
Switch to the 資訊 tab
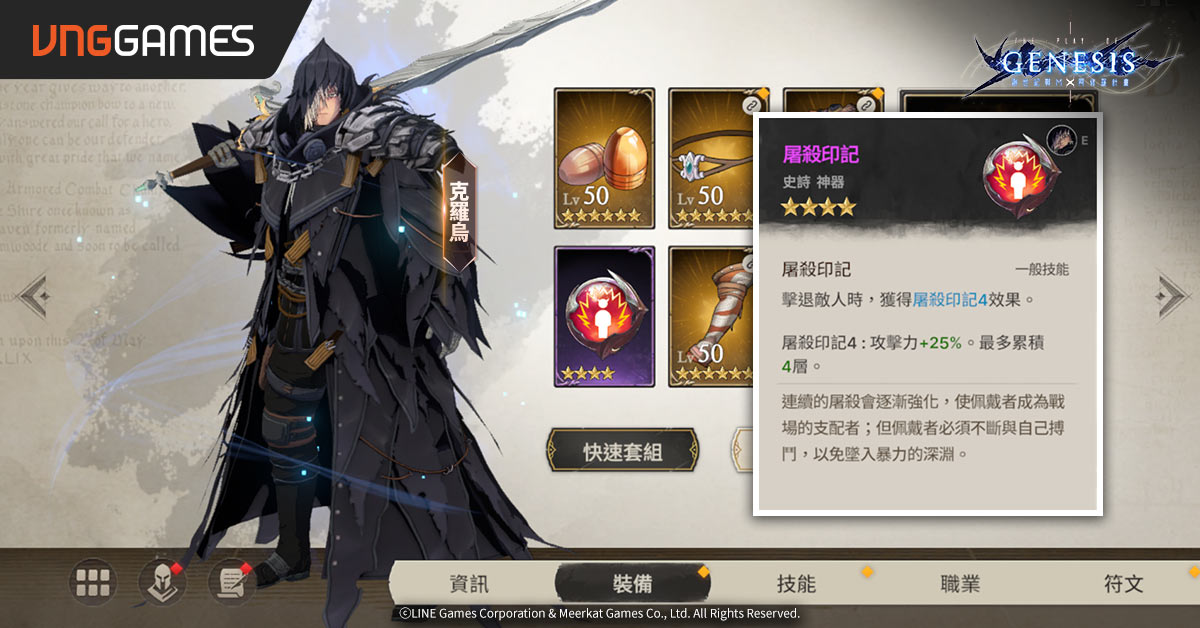pos(469,585)
